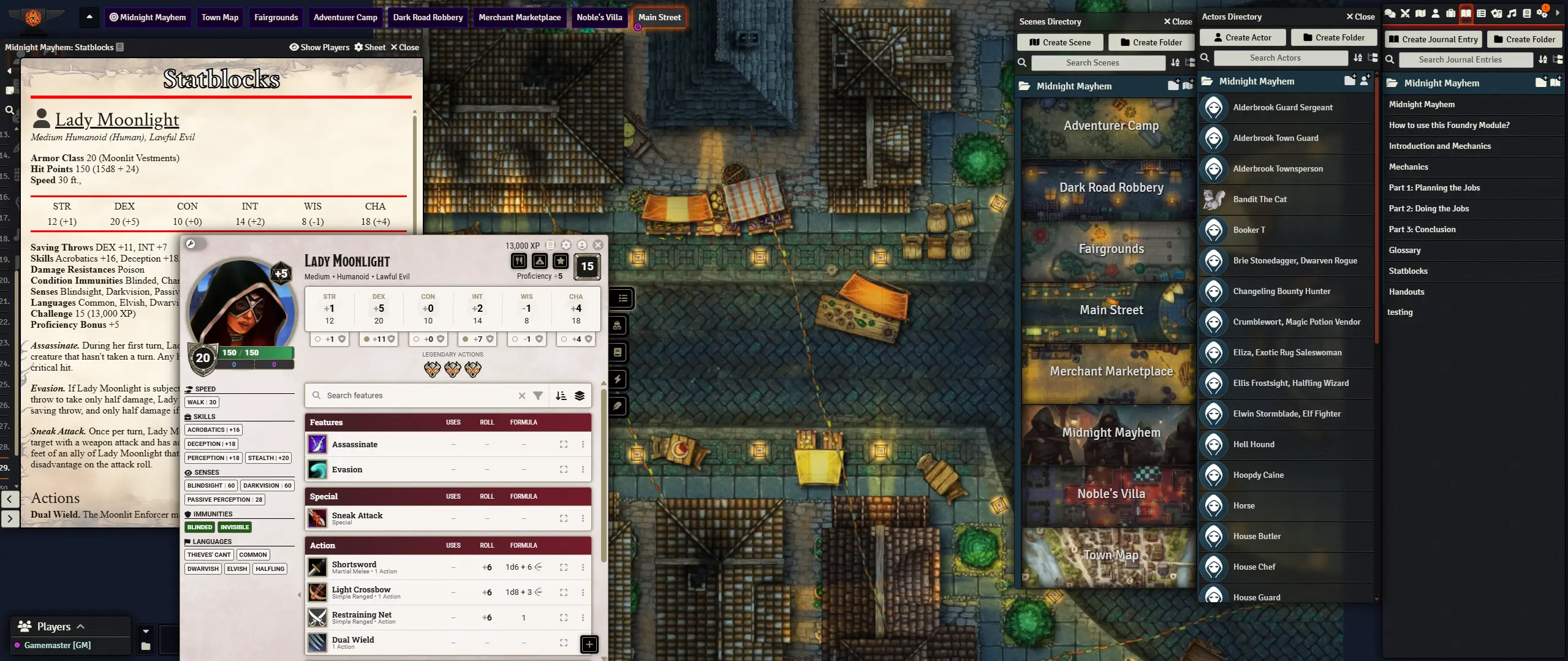Screen dimensions: 1568x661
Task: Close the Lady Moonlight character sheet
Action: pos(598,245)
